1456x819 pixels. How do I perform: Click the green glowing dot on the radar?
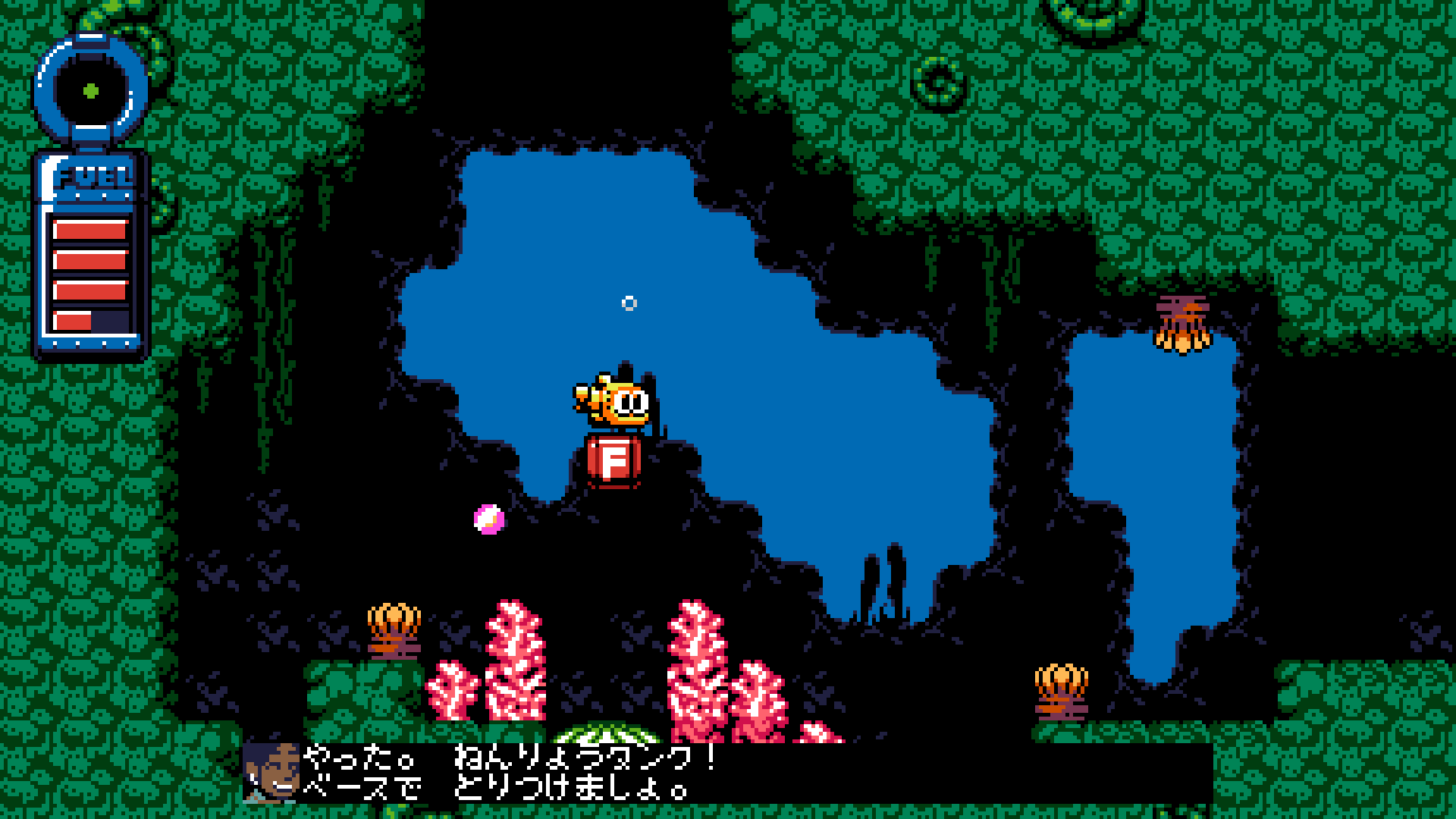click(90, 93)
